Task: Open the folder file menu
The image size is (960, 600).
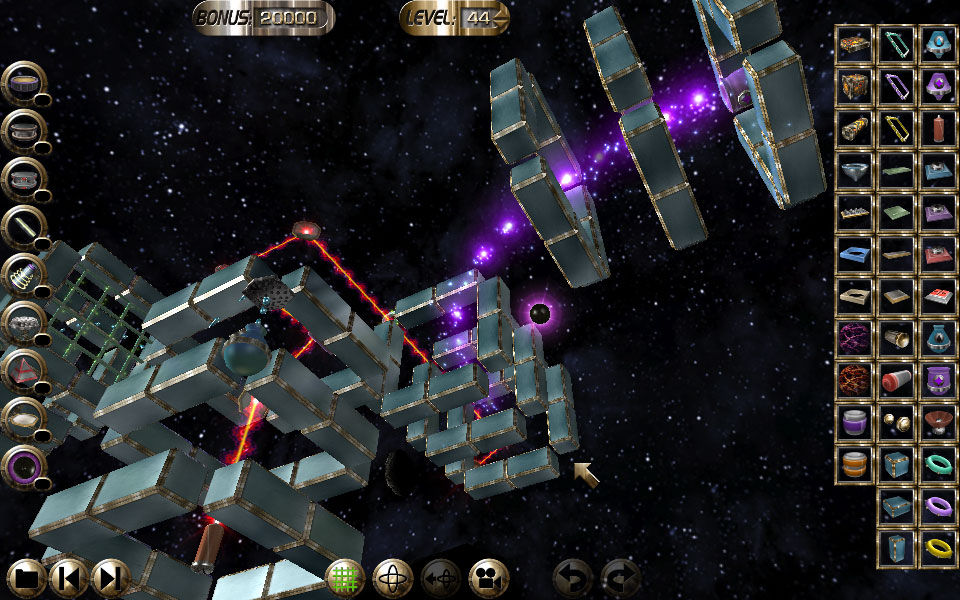Action: coord(27,578)
